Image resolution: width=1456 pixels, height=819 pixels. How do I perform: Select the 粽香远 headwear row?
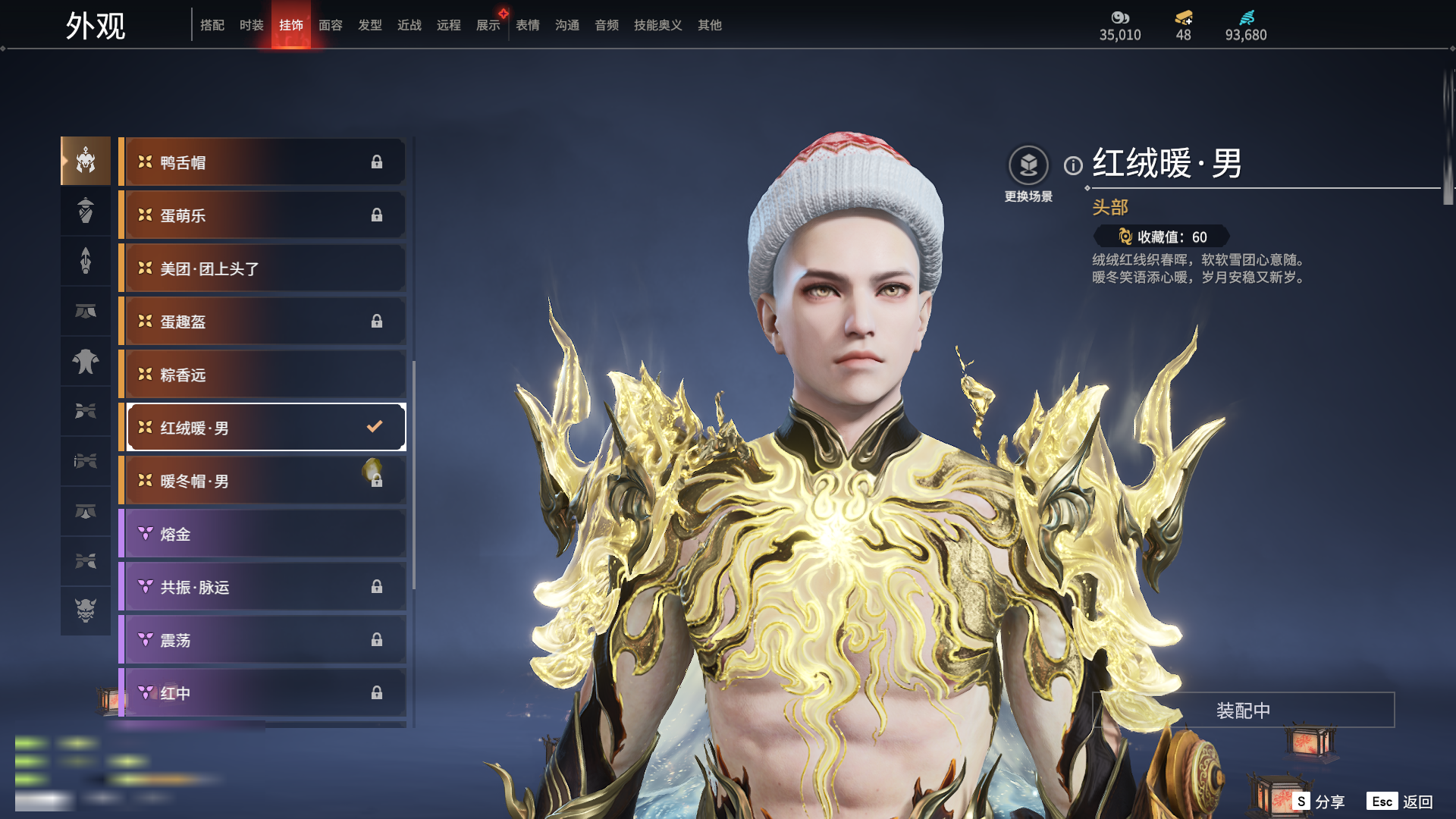coord(263,375)
